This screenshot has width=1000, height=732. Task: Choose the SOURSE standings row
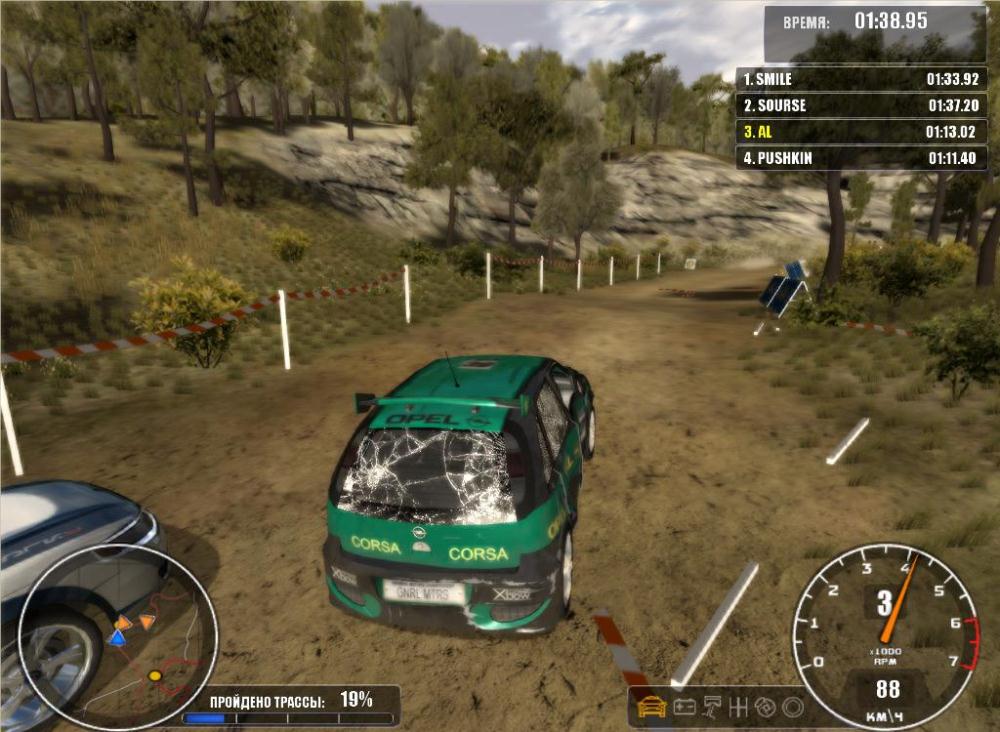coord(862,105)
